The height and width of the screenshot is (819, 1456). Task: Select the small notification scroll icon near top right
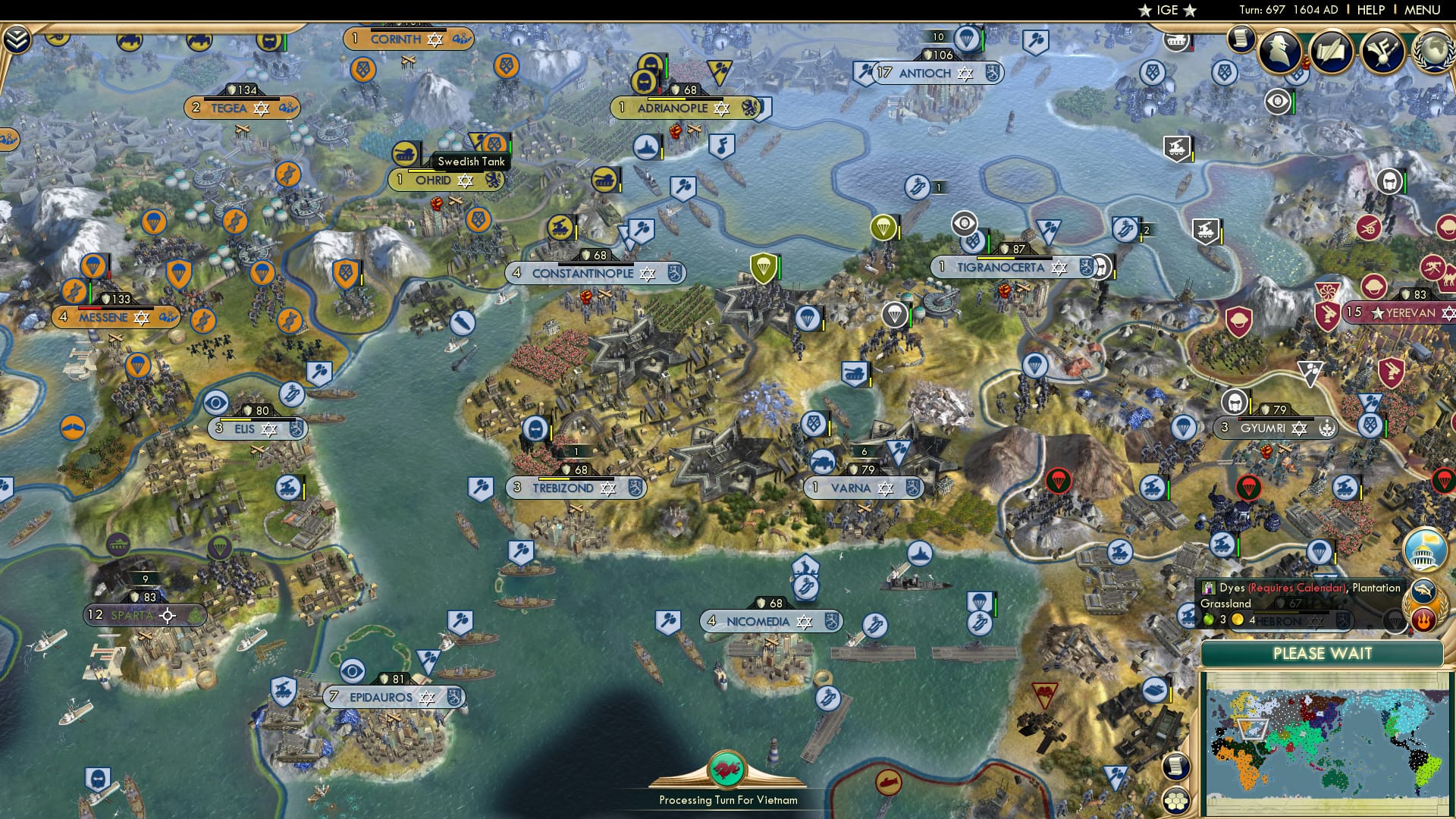pyautogui.click(x=1241, y=47)
